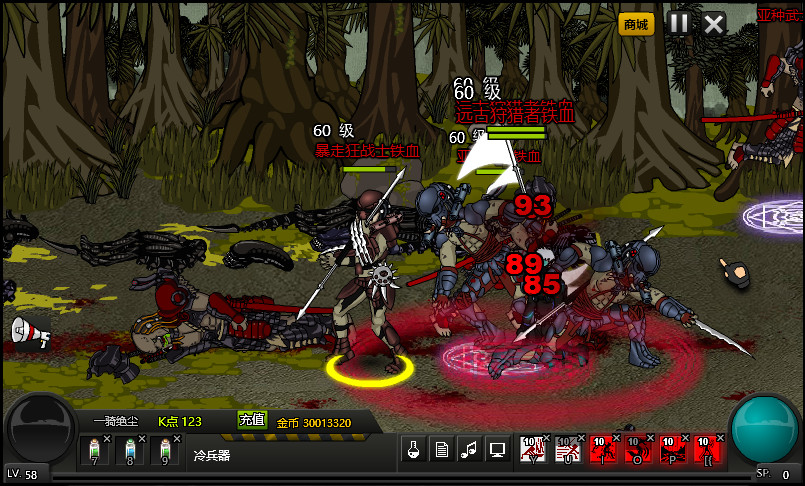Open the flask potion menu
The image size is (805, 486).
(412, 450)
